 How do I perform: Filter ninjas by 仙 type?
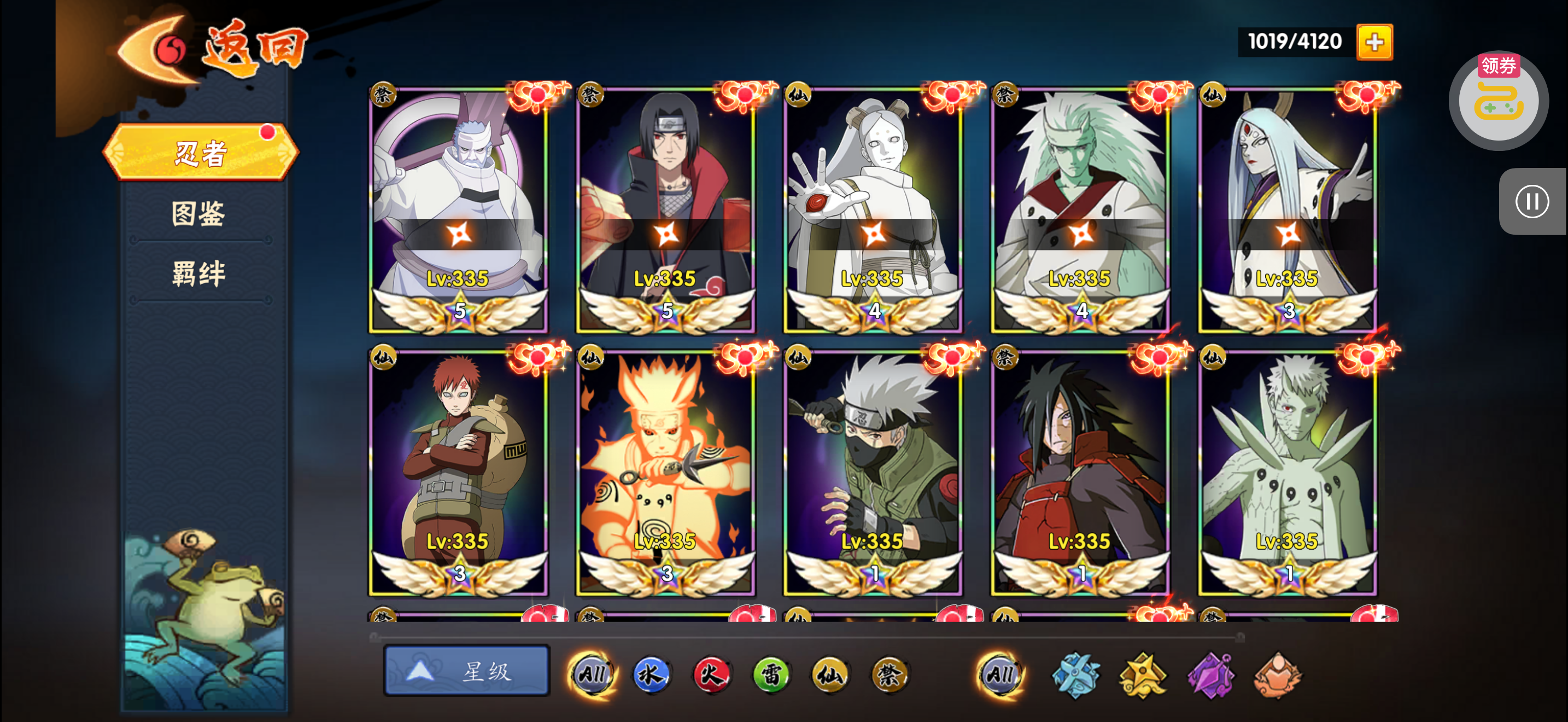[x=830, y=674]
